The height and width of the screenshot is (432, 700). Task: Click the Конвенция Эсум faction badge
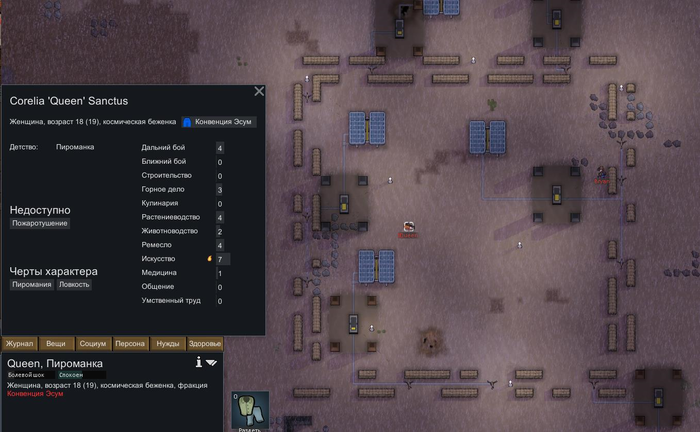click(x=219, y=122)
